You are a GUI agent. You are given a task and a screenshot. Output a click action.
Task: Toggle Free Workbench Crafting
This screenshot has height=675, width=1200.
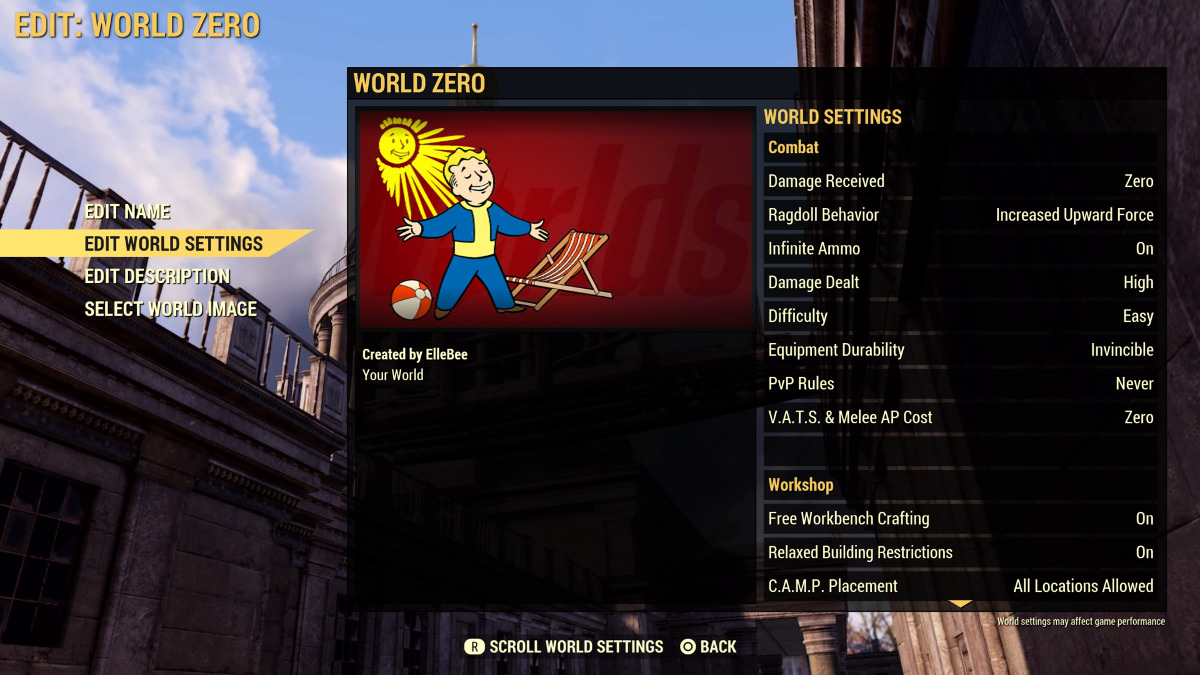pyautogui.click(x=960, y=519)
